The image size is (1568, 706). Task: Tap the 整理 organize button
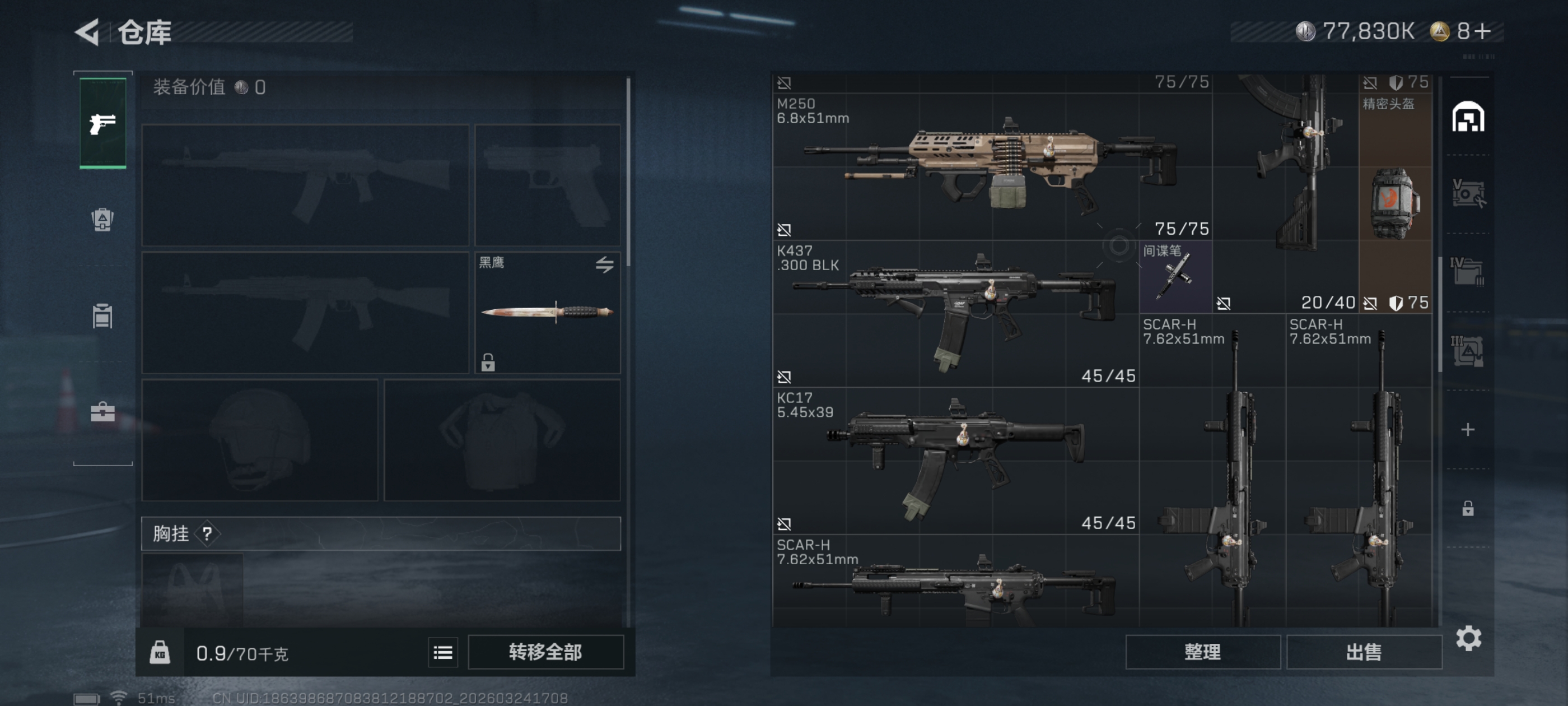coord(1202,652)
